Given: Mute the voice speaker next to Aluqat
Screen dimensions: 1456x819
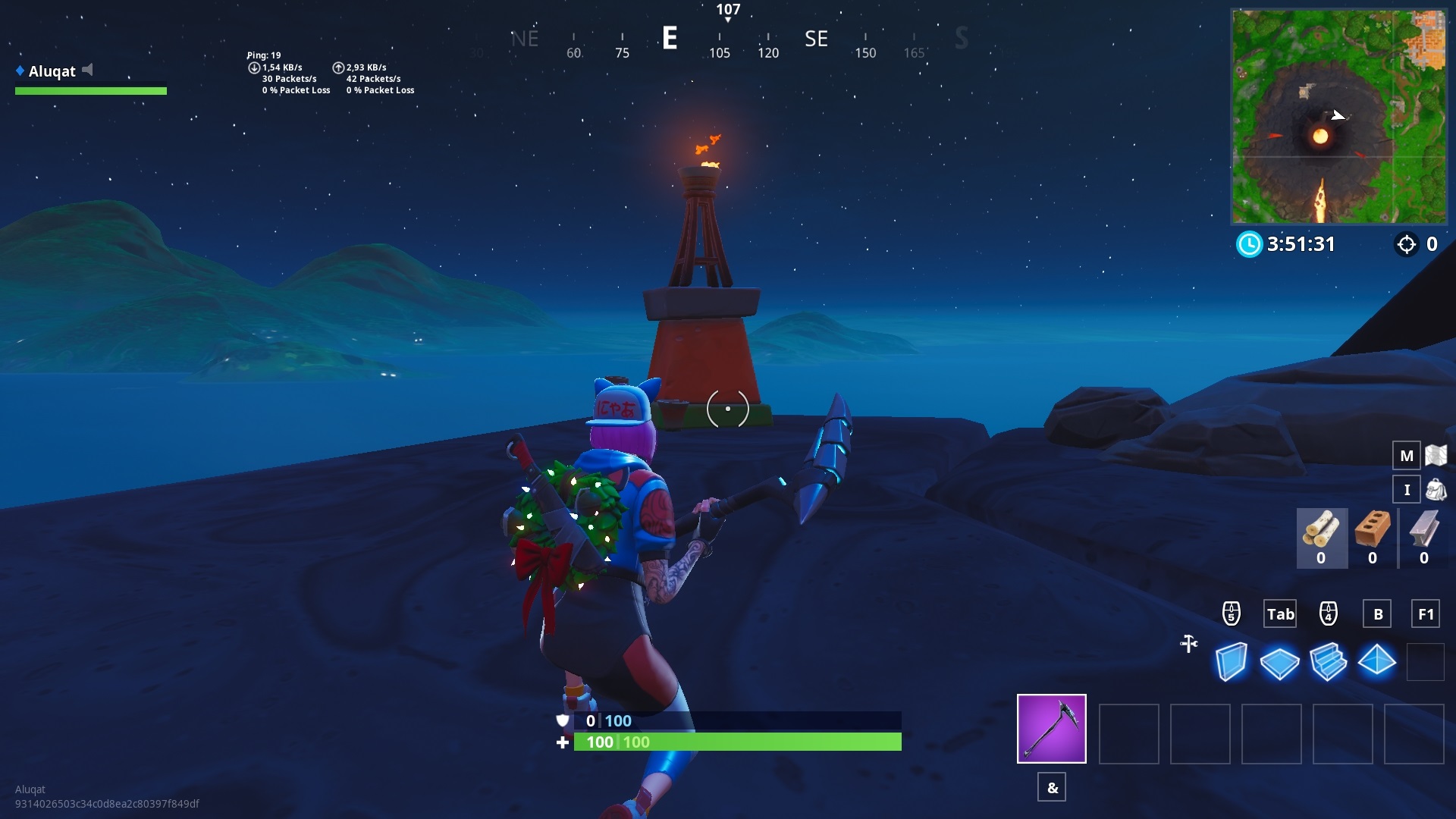Looking at the screenshot, I should coord(89,69).
